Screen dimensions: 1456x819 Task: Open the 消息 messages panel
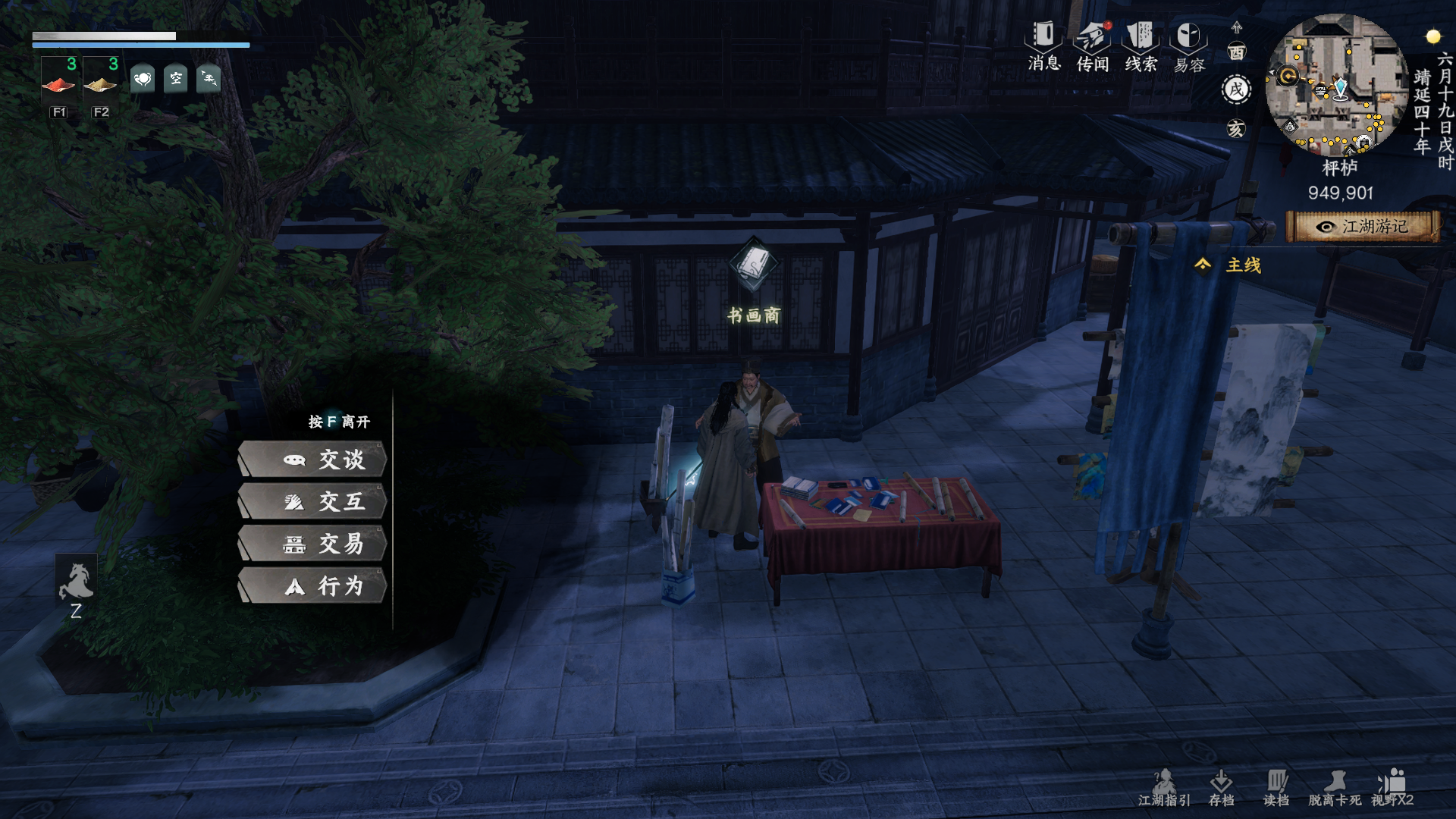(x=1043, y=45)
